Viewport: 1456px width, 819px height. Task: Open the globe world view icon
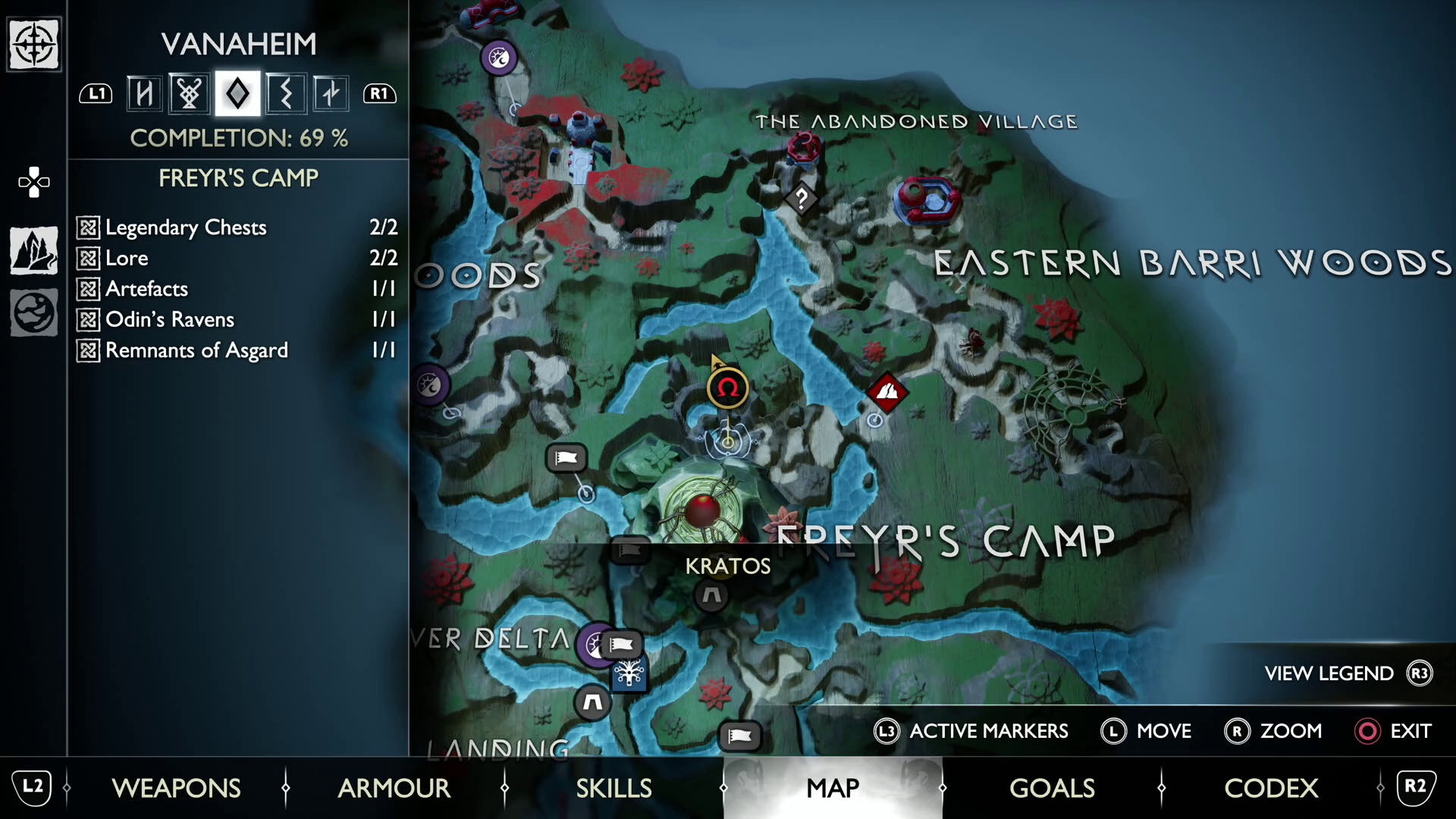click(33, 312)
